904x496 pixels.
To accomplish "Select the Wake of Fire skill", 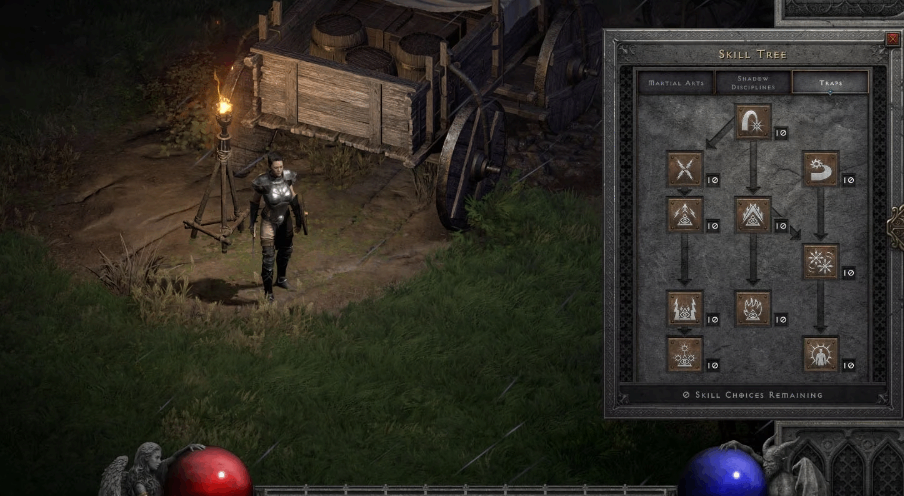I will [752, 214].
